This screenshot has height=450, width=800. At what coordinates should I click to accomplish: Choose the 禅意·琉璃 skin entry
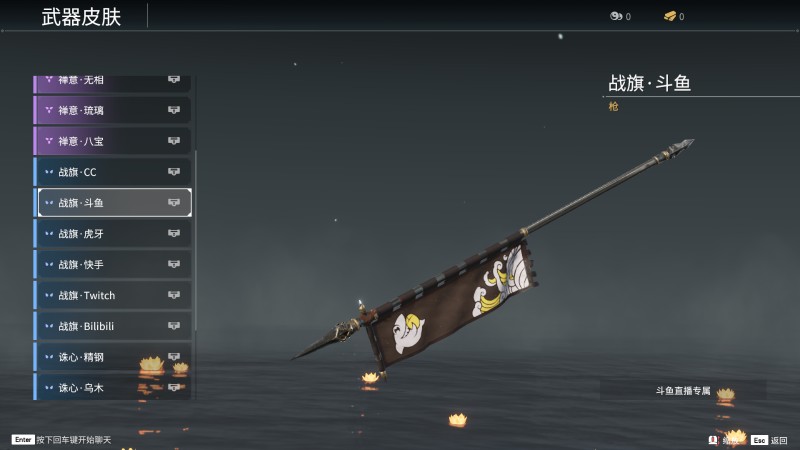point(112,110)
